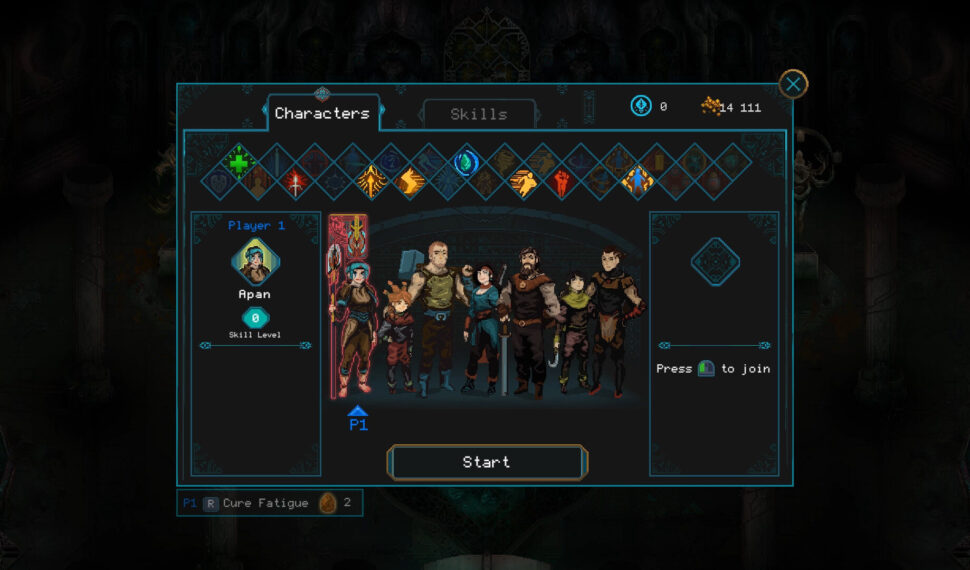Switch to the Skills tab
Image resolution: width=970 pixels, height=570 pixels.
pyautogui.click(x=478, y=114)
